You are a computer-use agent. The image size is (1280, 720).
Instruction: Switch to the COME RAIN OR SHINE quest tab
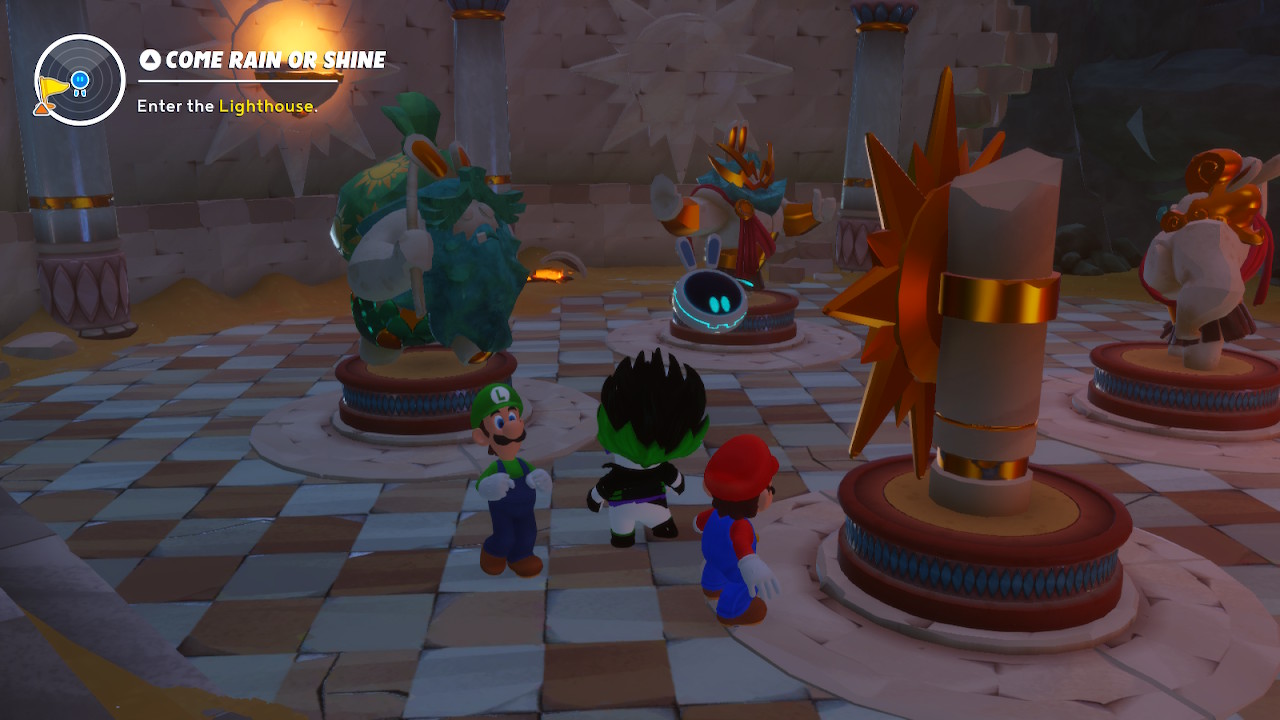(x=270, y=60)
